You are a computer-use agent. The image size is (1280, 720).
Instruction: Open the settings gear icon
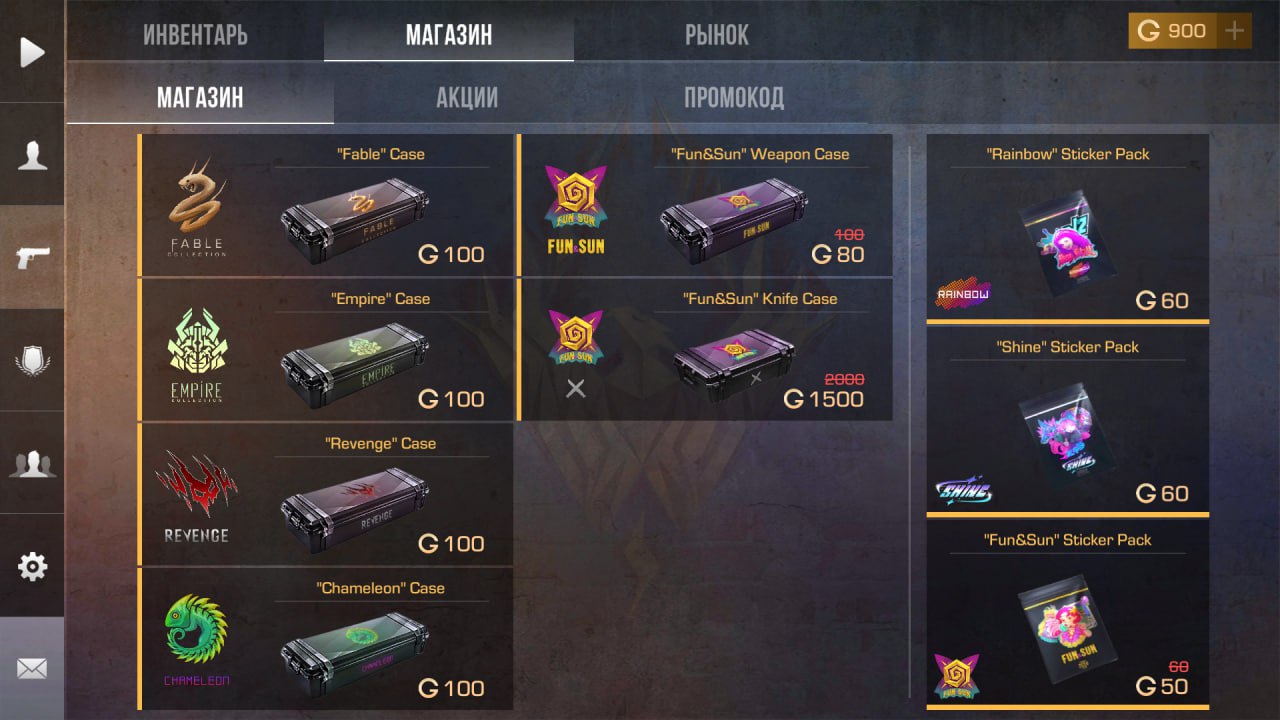coord(32,567)
